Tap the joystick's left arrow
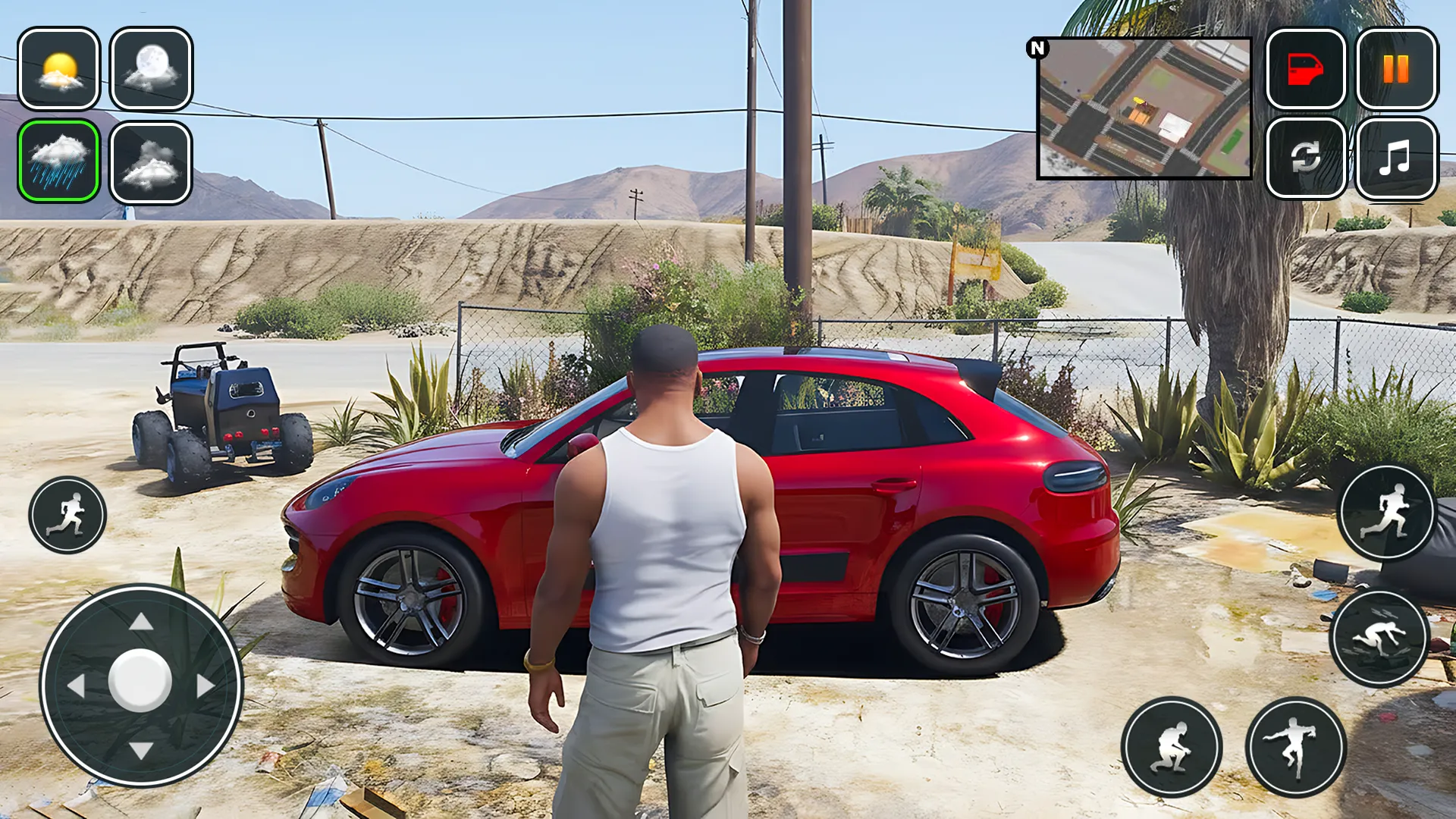The width and height of the screenshot is (1456, 819). point(76,686)
